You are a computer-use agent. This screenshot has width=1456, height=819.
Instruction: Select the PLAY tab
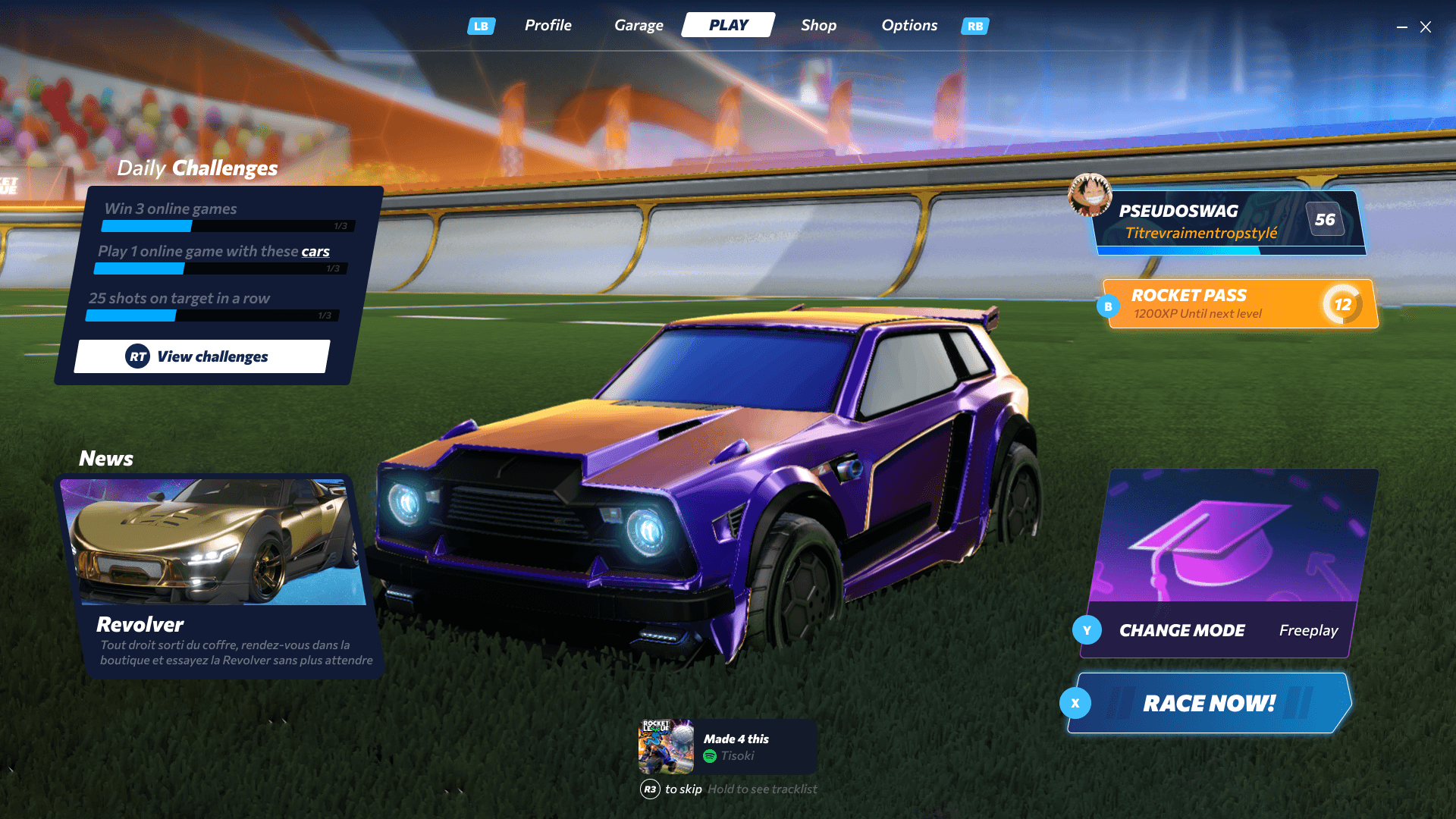pos(728,25)
